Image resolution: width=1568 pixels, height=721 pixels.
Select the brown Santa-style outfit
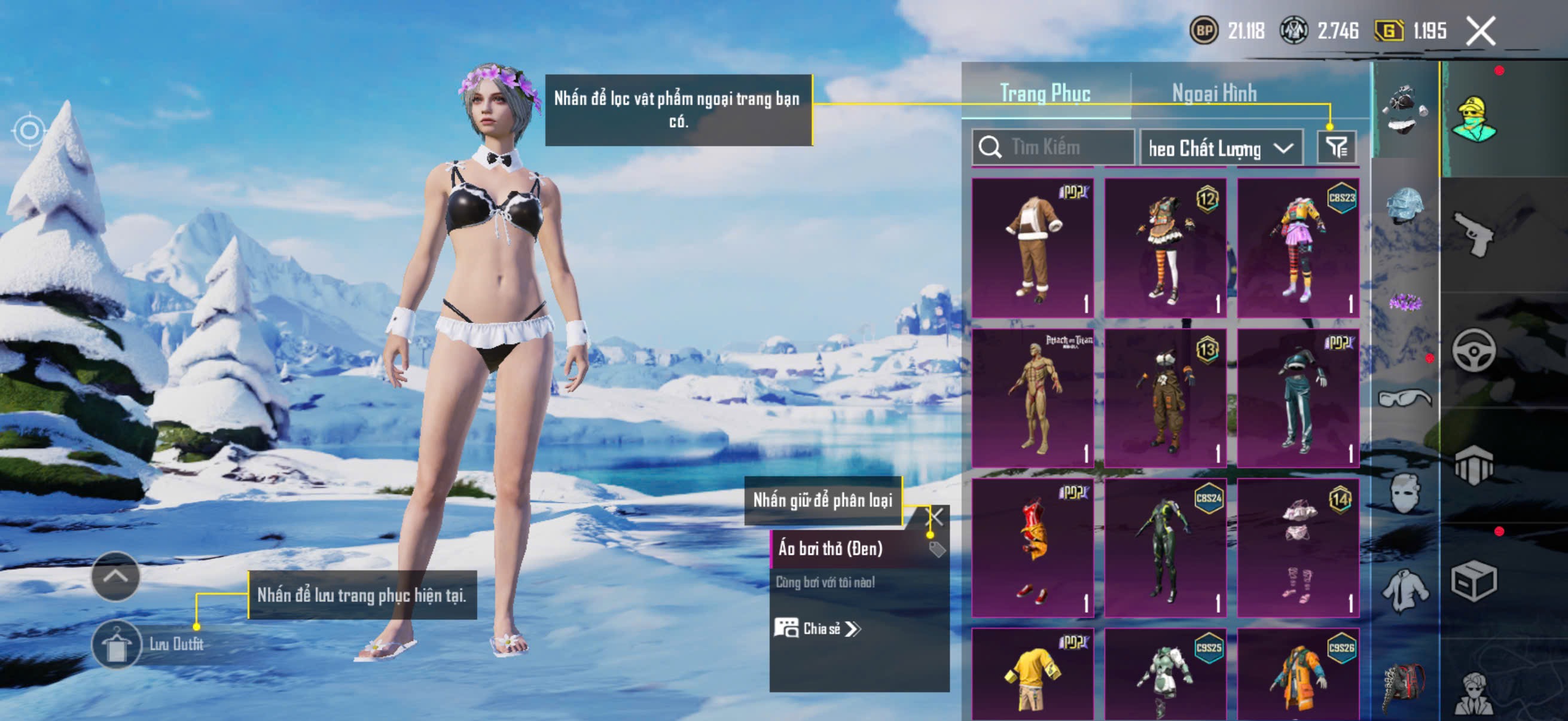coord(1032,248)
